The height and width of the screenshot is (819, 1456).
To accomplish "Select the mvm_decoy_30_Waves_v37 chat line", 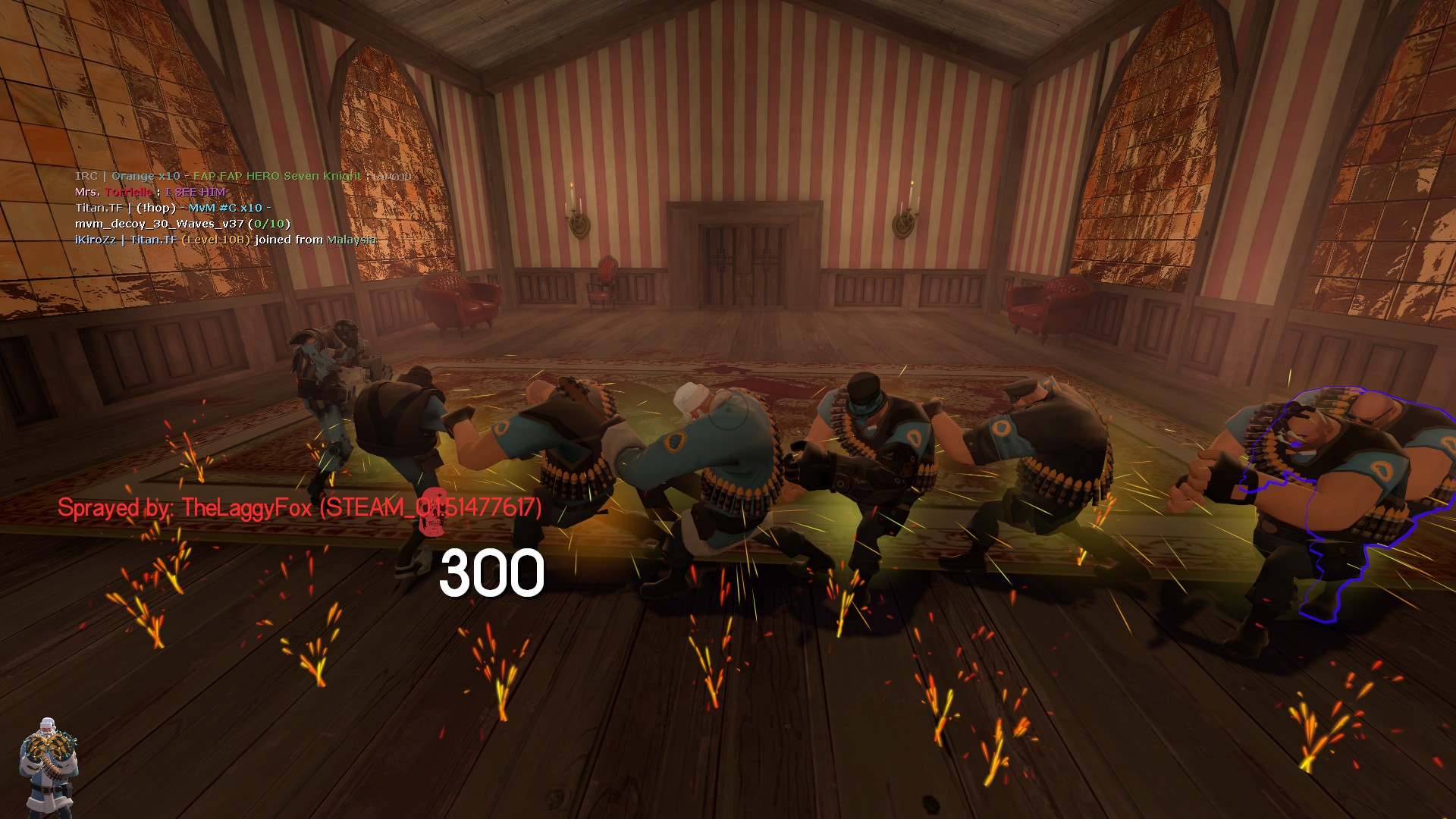I will tap(182, 224).
